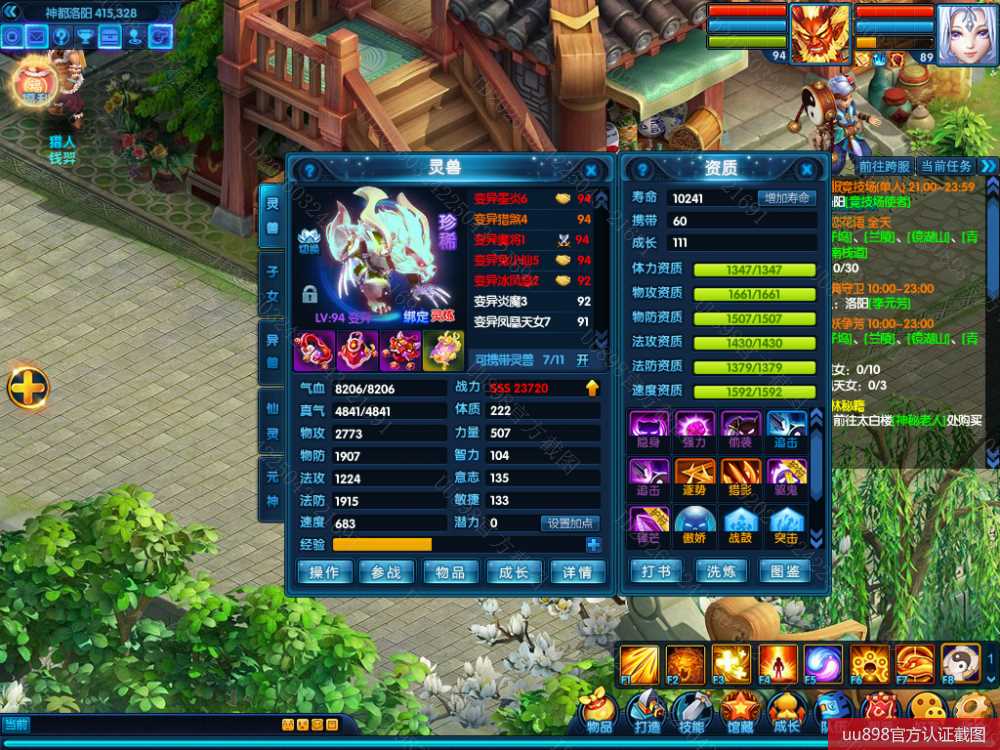Open the pet 详情 details
The height and width of the screenshot is (750, 1000).
coord(577,572)
